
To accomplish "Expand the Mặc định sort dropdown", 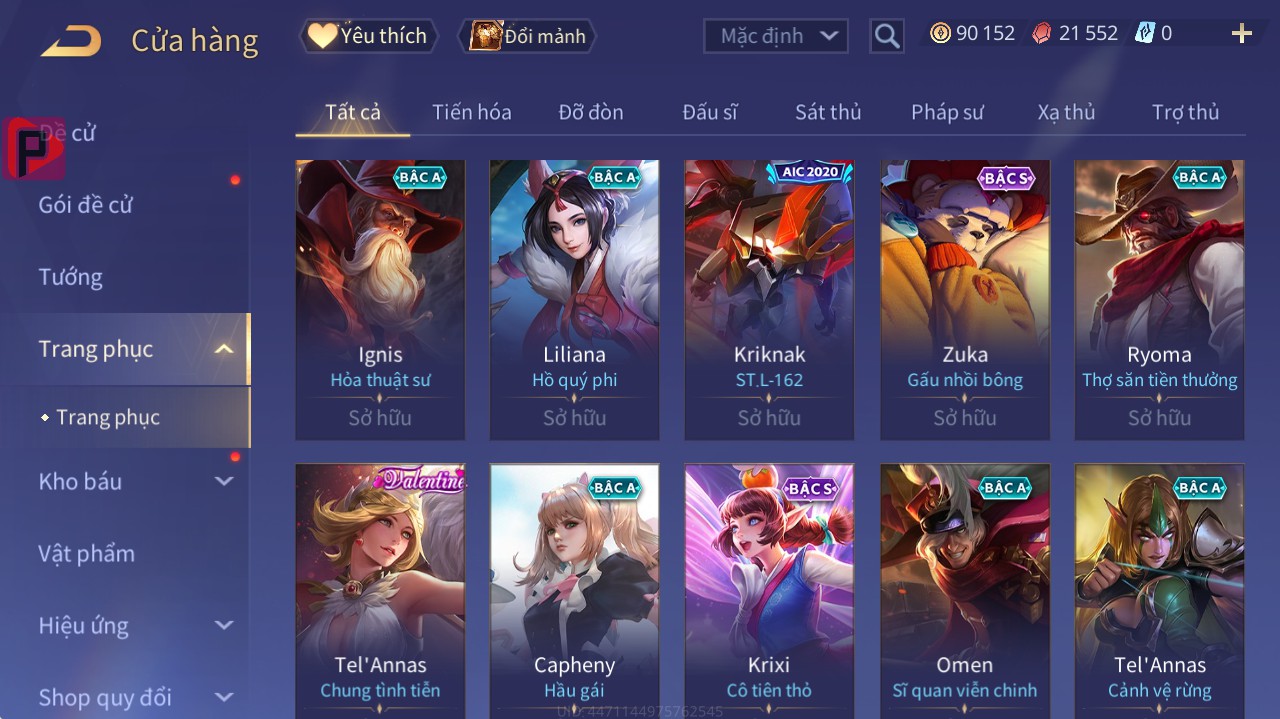I will pos(776,36).
